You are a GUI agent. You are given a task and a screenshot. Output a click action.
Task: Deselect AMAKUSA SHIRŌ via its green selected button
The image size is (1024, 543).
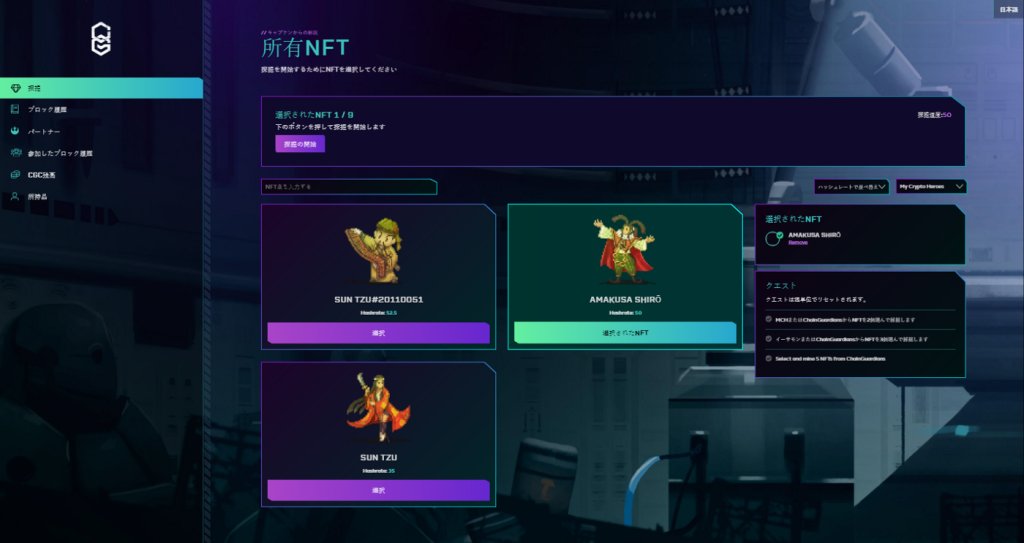click(x=626, y=333)
